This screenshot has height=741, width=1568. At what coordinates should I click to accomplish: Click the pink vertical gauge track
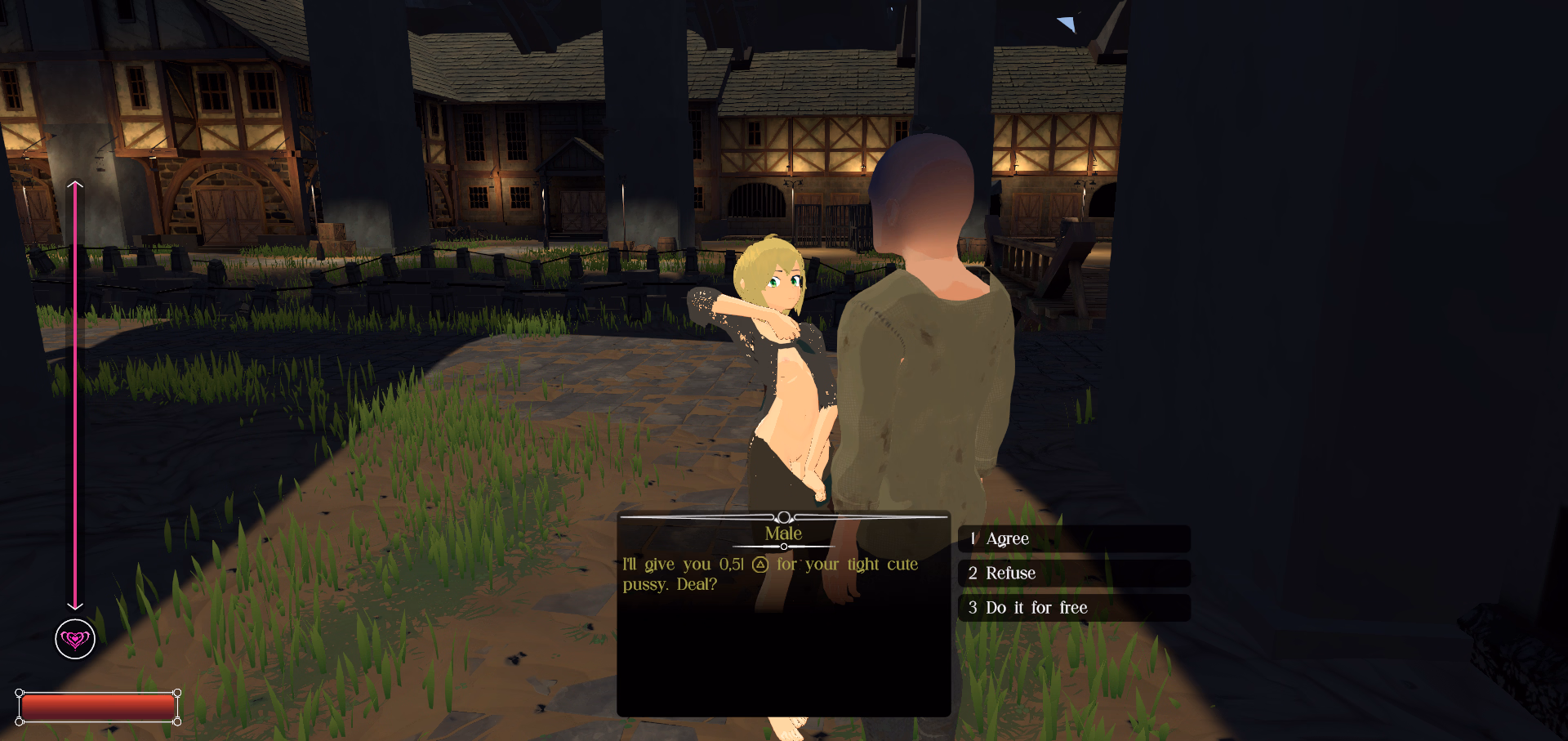click(x=76, y=392)
